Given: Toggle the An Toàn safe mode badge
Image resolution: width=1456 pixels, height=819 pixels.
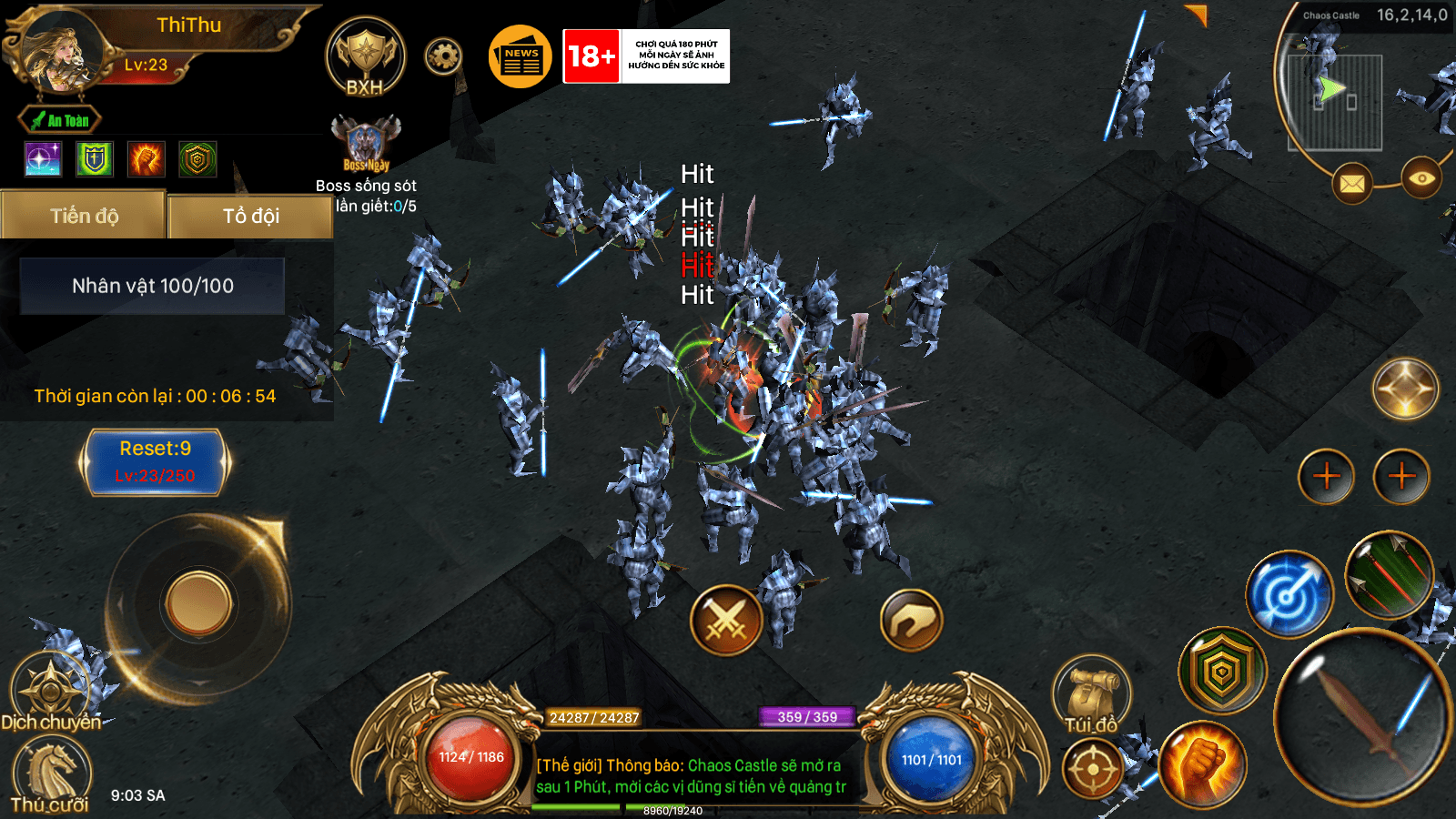Looking at the screenshot, I should 60,120.
